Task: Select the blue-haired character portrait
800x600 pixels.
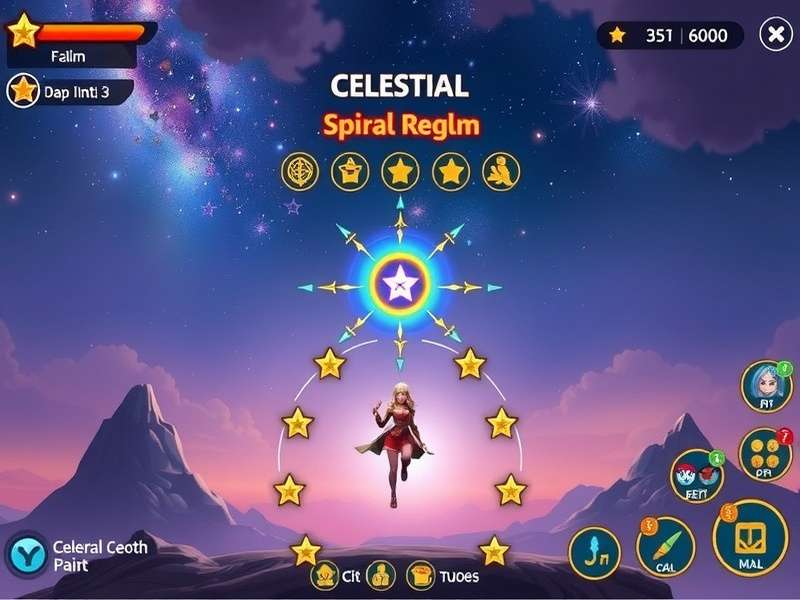Action: point(766,386)
